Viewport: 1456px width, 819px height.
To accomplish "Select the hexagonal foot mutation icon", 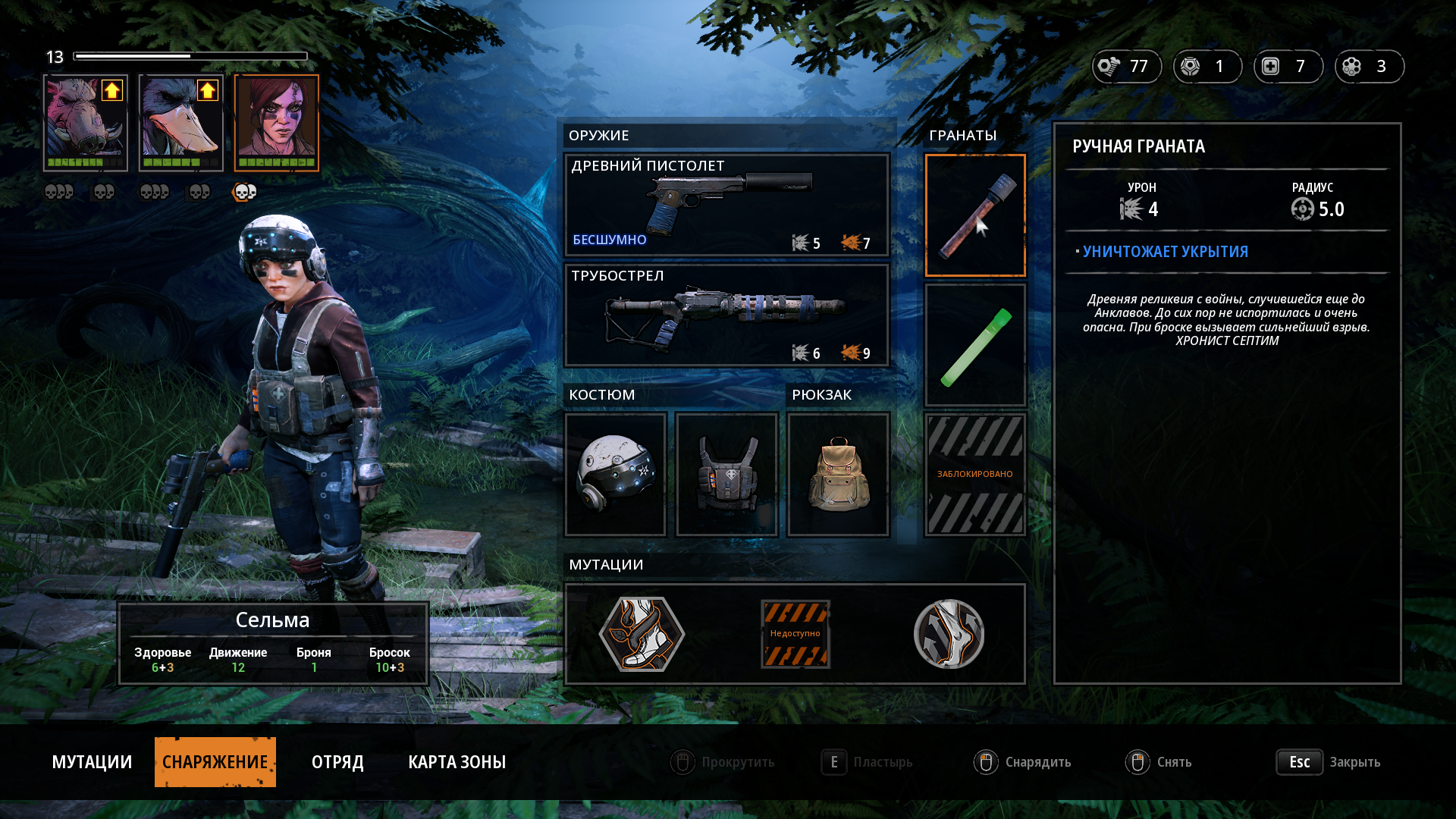I will [x=642, y=634].
